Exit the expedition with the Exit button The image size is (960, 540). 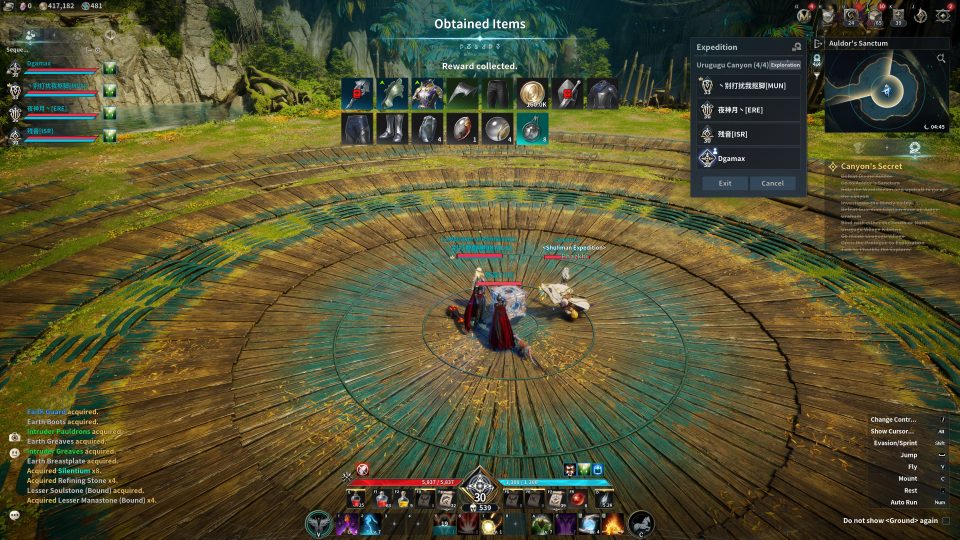click(x=725, y=183)
